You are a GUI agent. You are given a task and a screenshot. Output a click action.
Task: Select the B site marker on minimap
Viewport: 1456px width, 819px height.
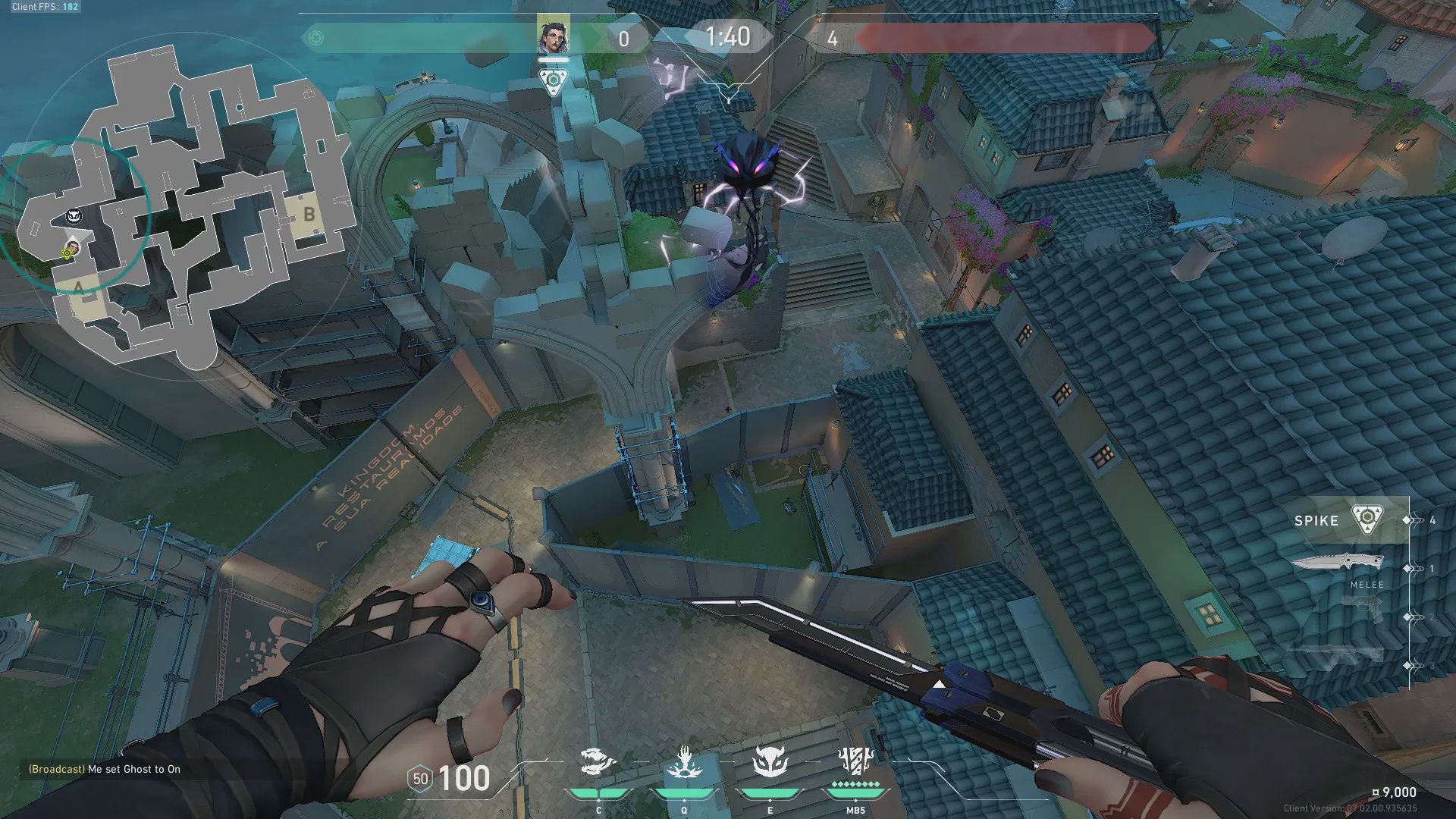pos(309,215)
